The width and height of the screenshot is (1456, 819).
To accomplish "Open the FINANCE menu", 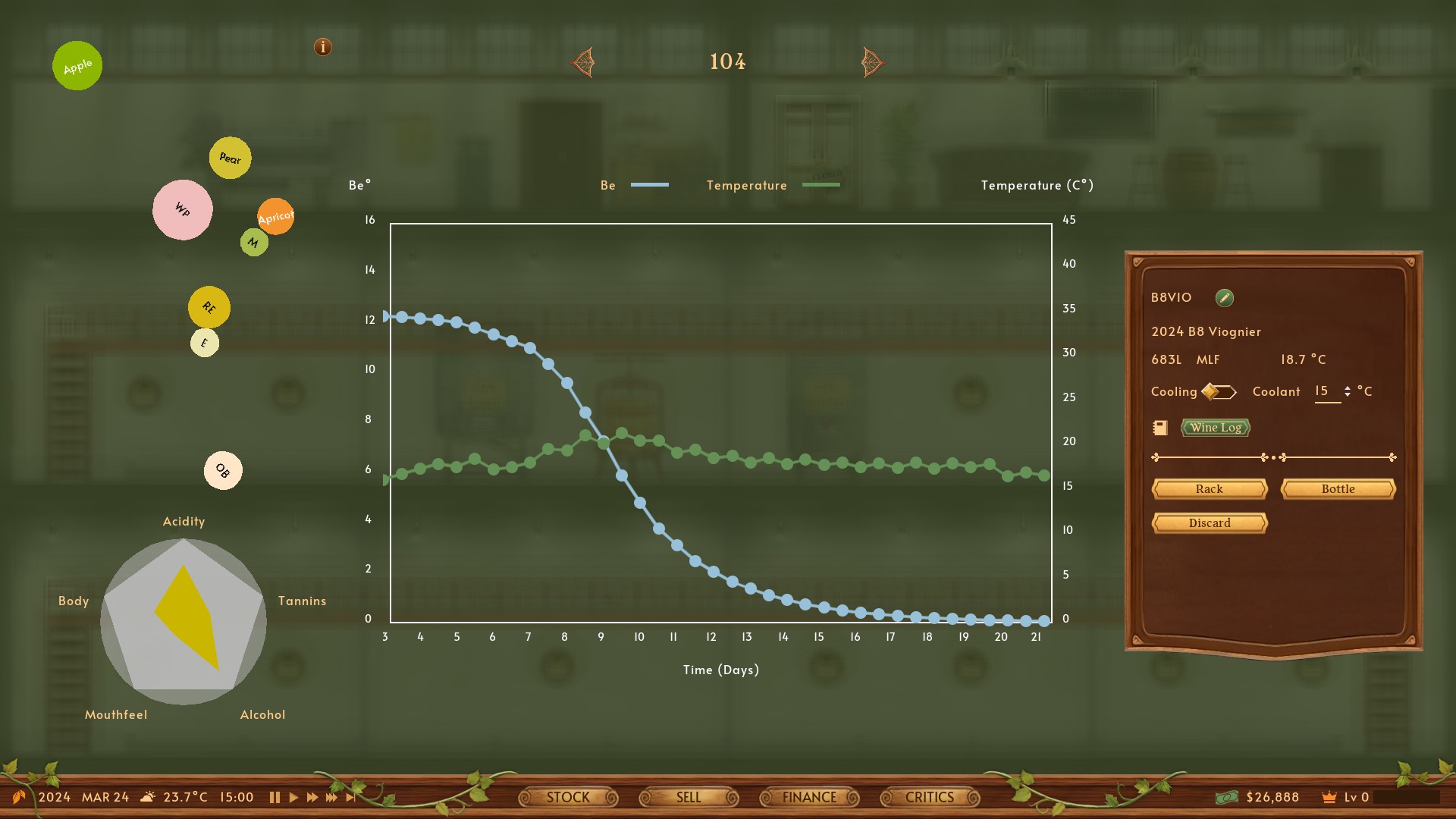I will [x=809, y=797].
